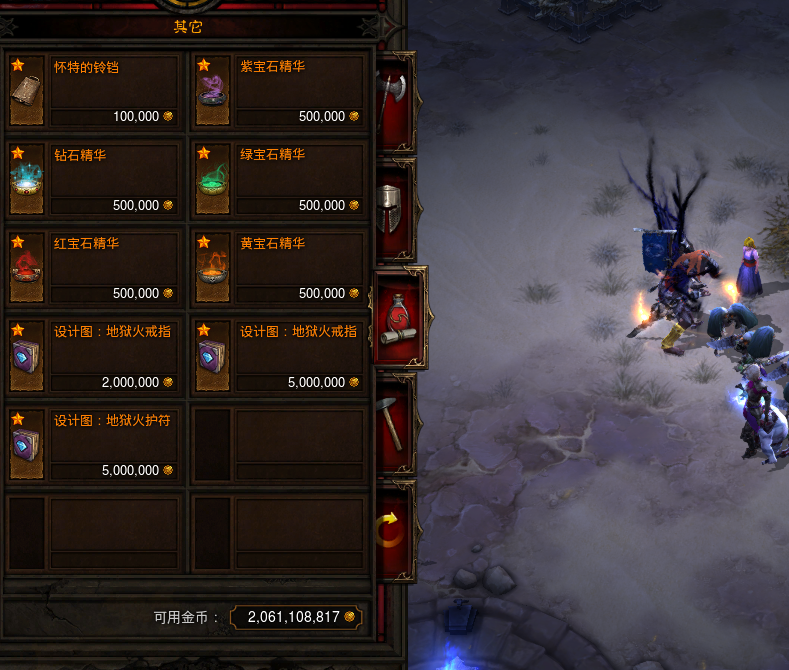Screen dimensions: 789x670
Task: Open the hammer repair tab
Action: coord(391,424)
